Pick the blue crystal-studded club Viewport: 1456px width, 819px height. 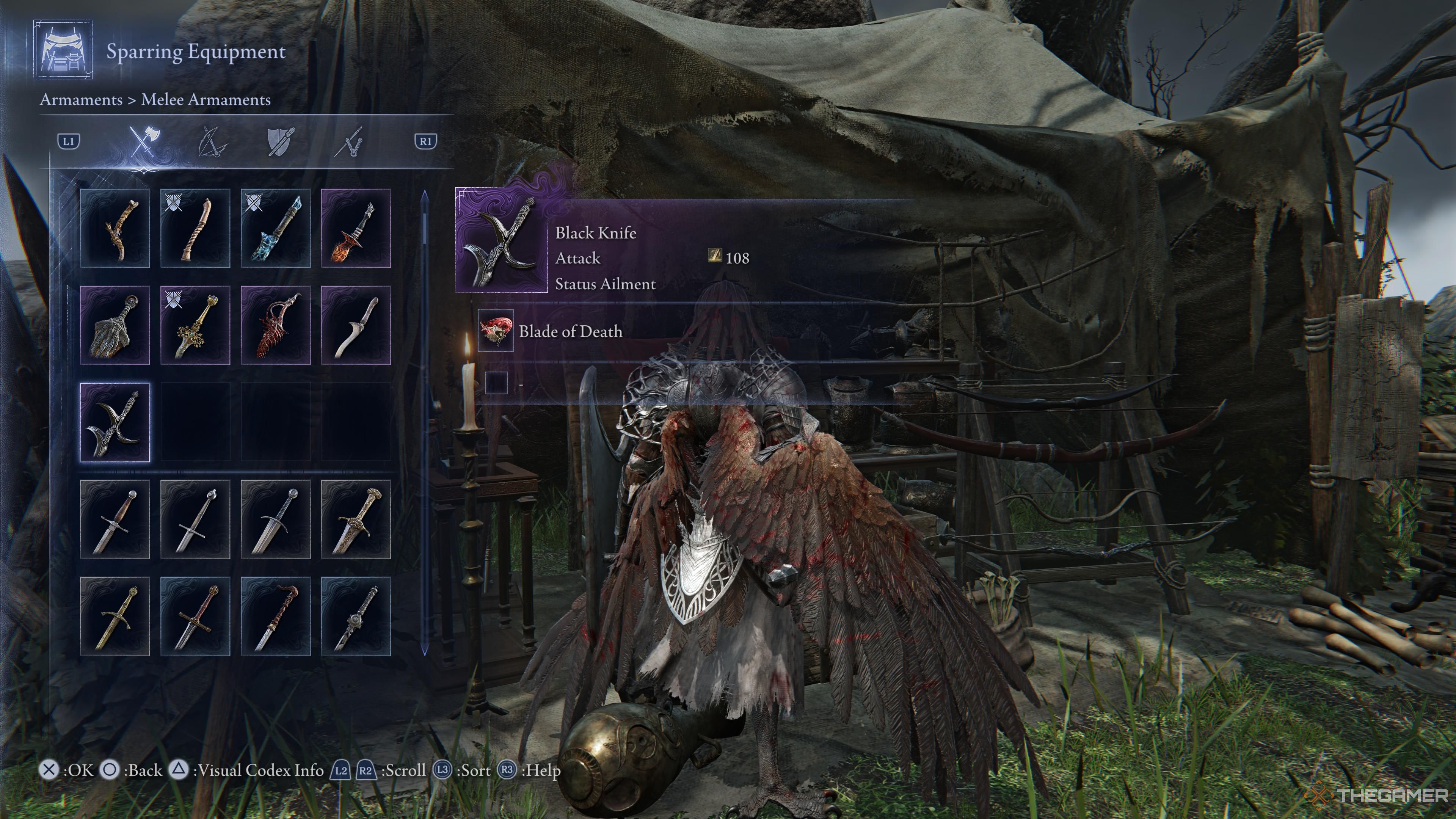(275, 228)
